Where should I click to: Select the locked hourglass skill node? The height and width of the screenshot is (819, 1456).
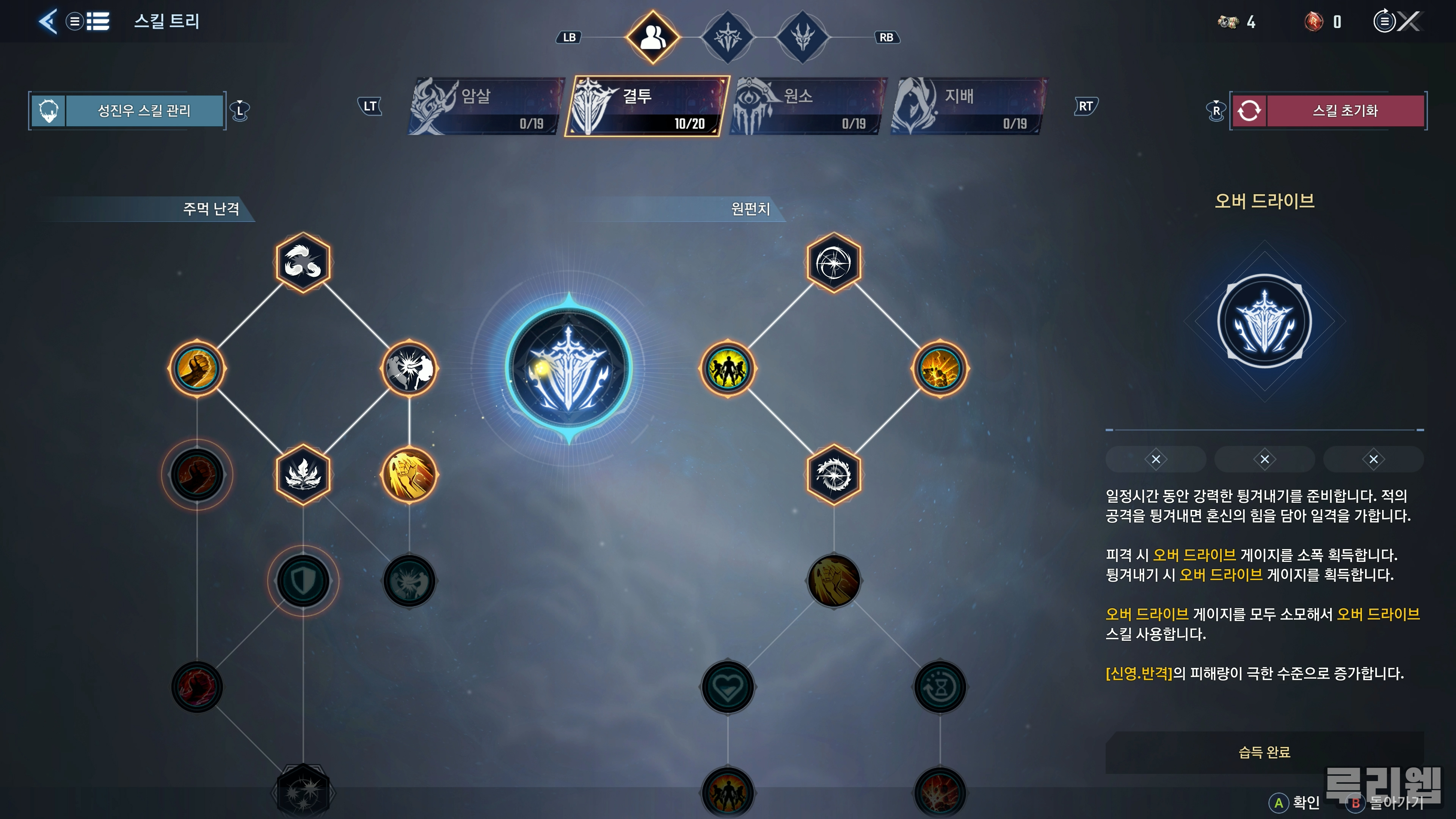click(940, 687)
